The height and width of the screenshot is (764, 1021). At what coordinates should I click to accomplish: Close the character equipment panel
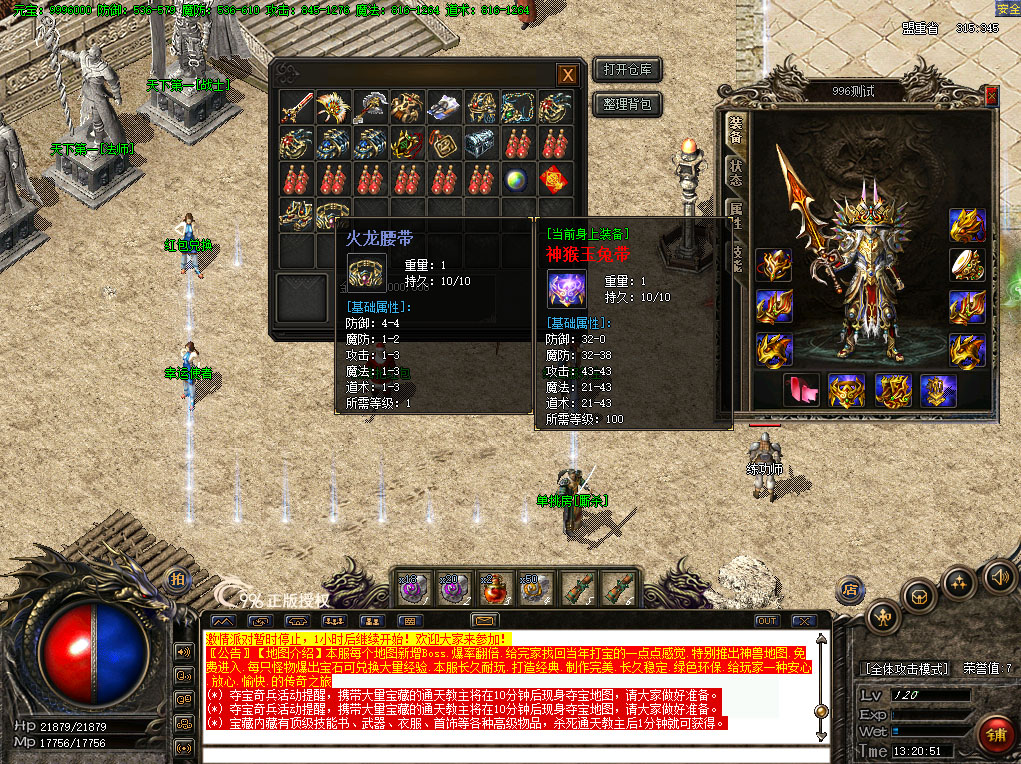coord(991,96)
